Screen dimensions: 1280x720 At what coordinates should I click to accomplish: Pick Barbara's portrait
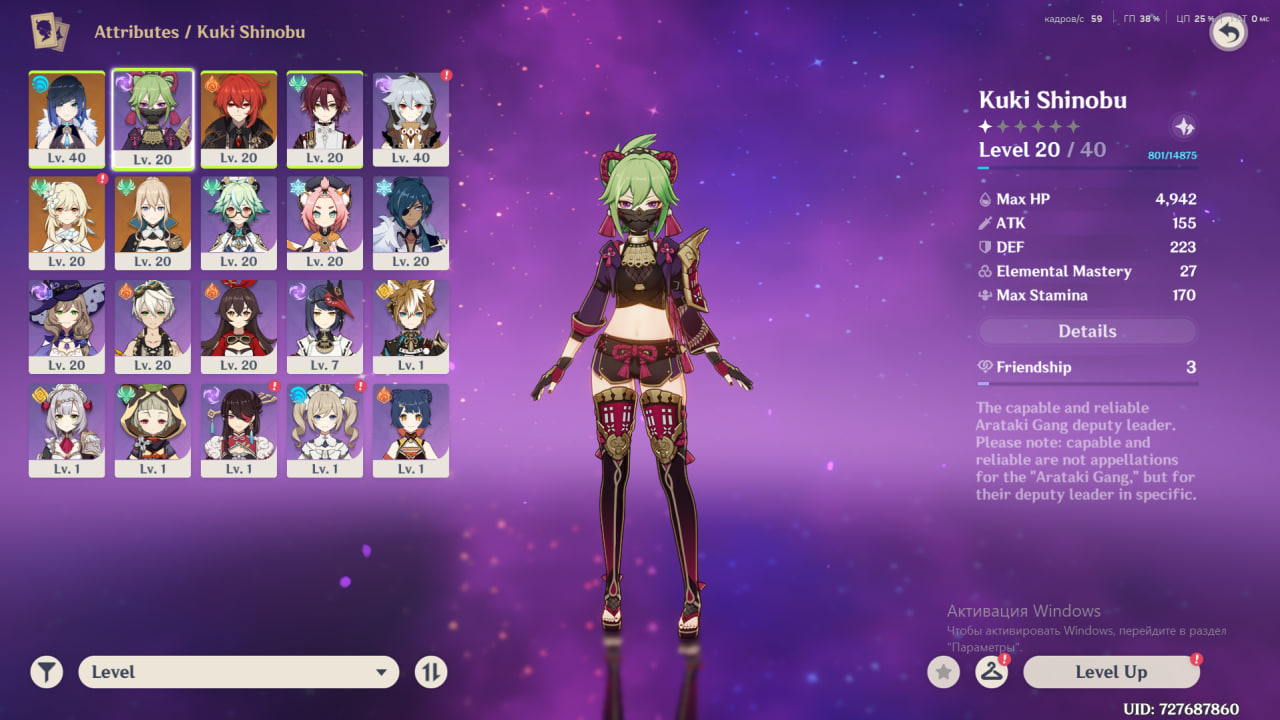click(325, 430)
